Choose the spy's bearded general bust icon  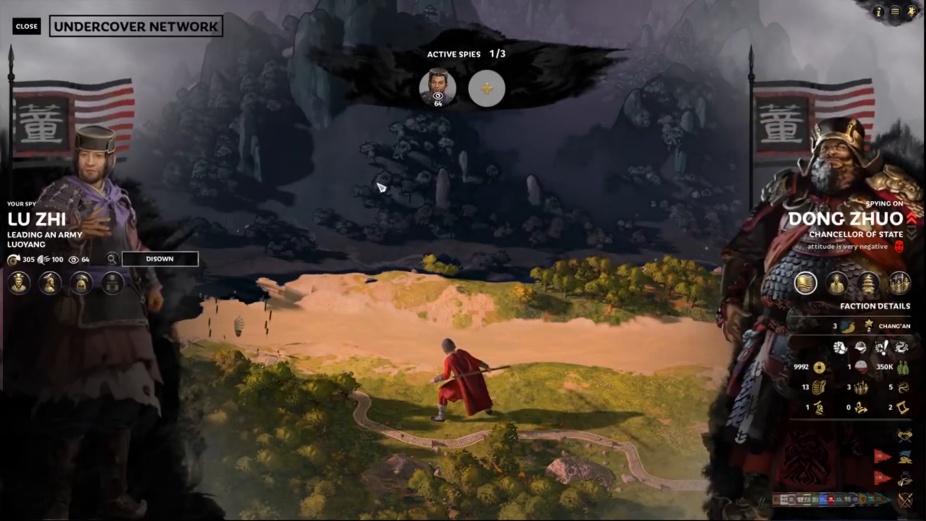tap(50, 283)
